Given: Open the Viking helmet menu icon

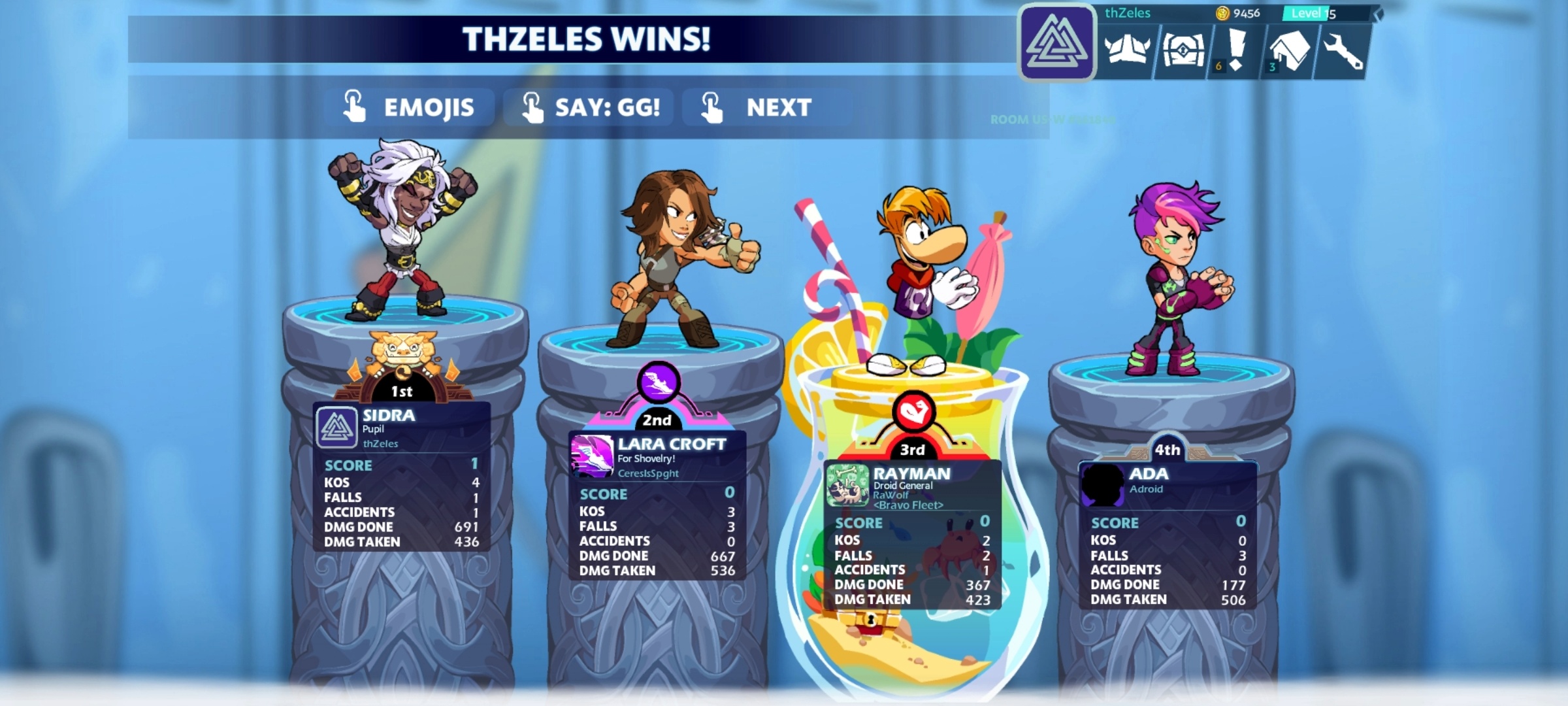Looking at the screenshot, I should coord(1126,51).
